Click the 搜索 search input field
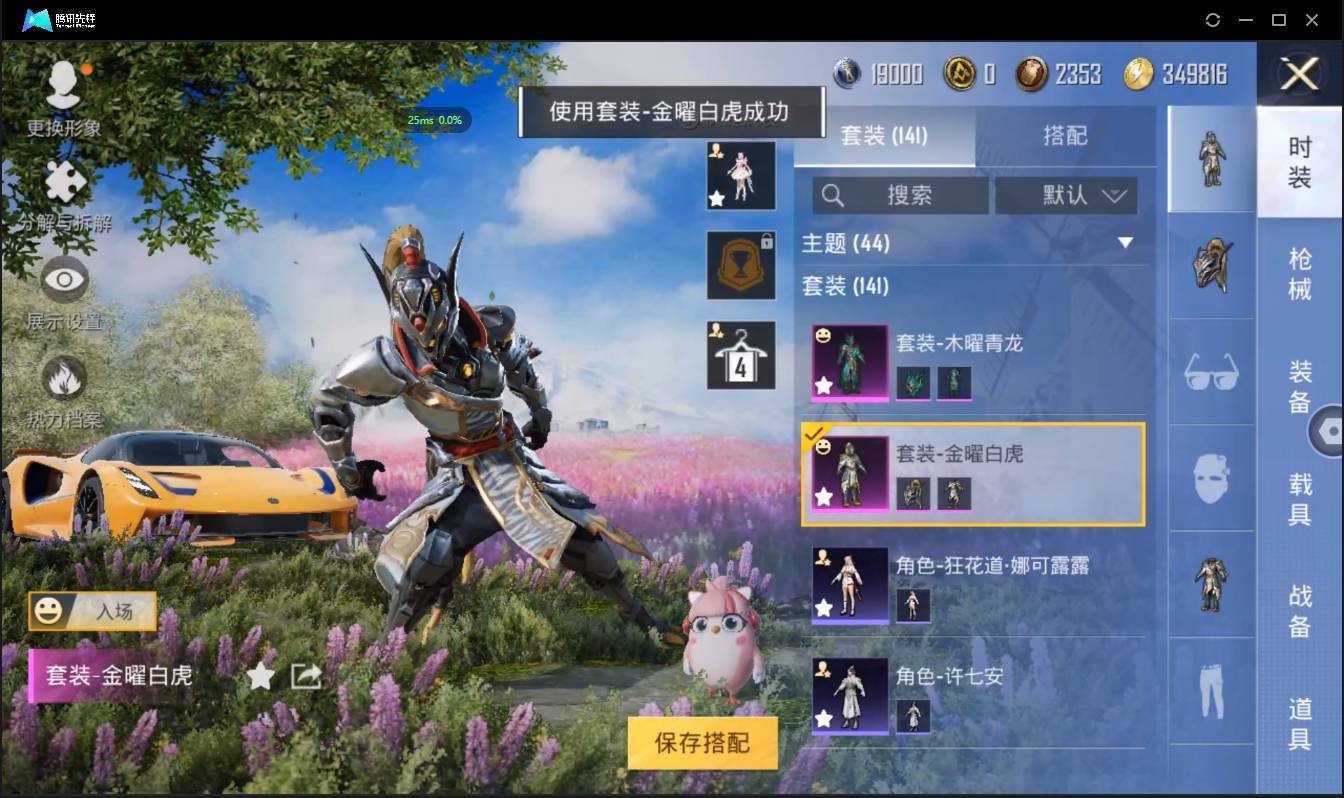1344x798 pixels. [900, 196]
